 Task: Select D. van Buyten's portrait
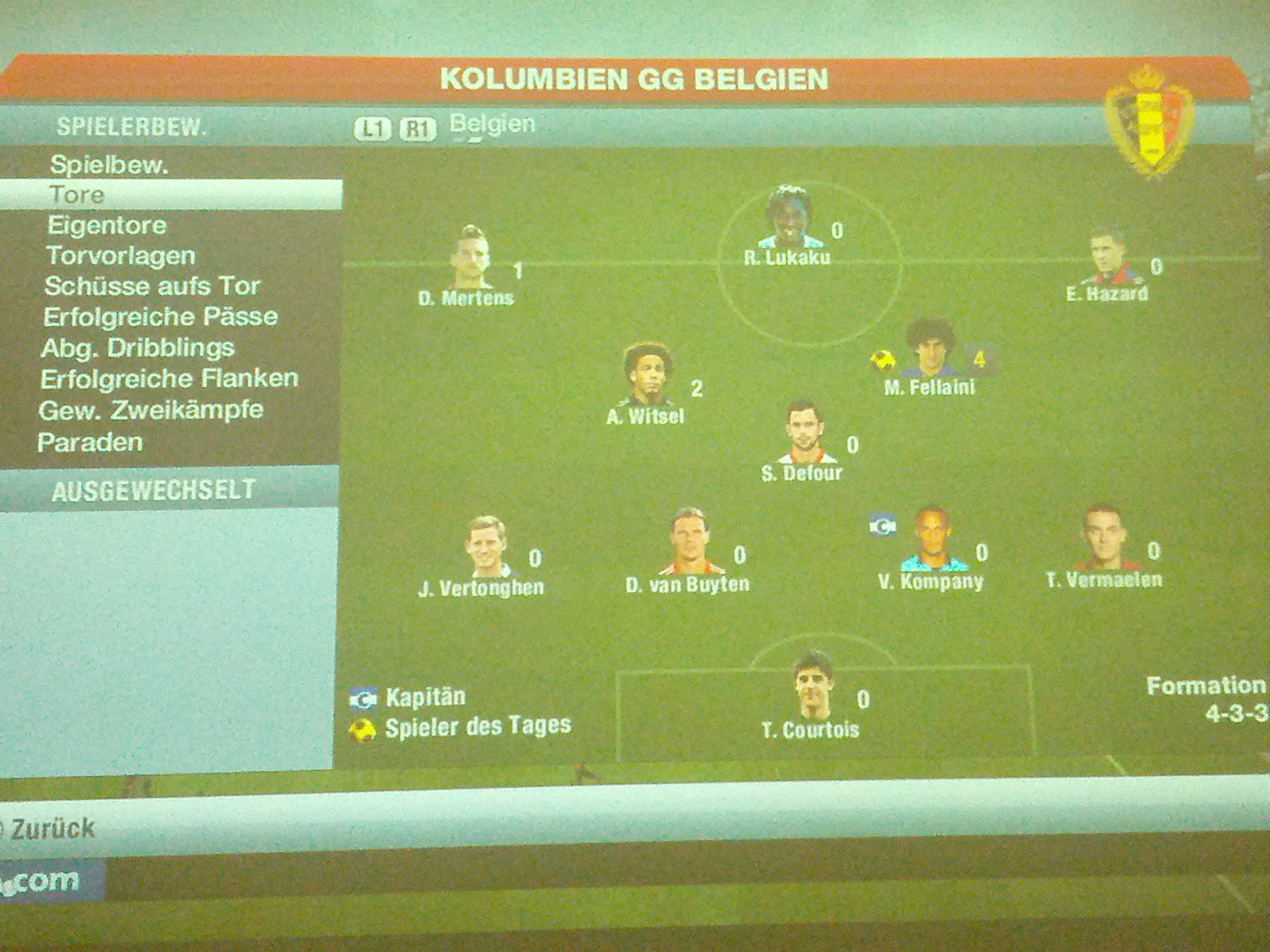click(x=689, y=542)
